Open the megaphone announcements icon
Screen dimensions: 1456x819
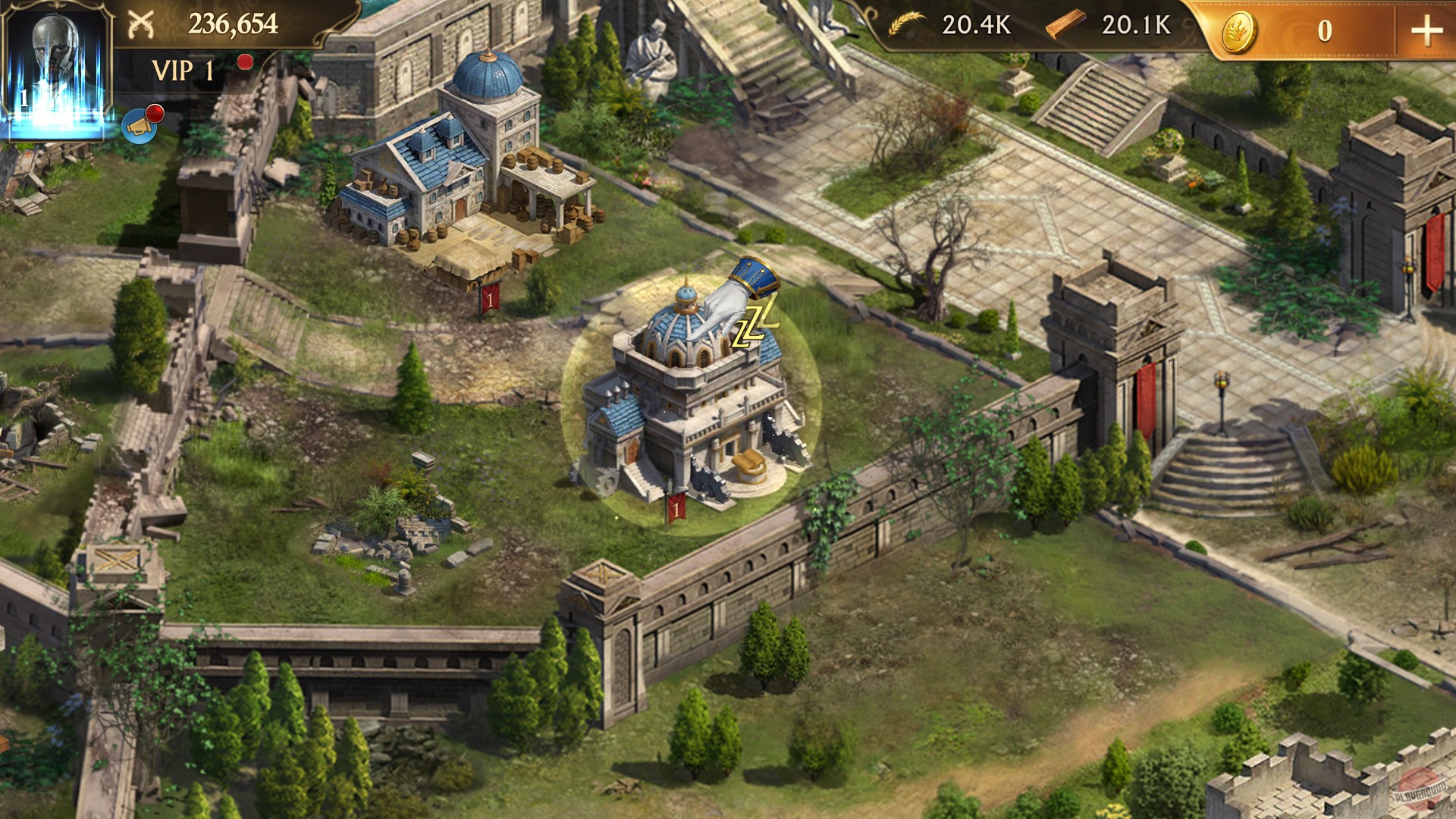point(138,125)
